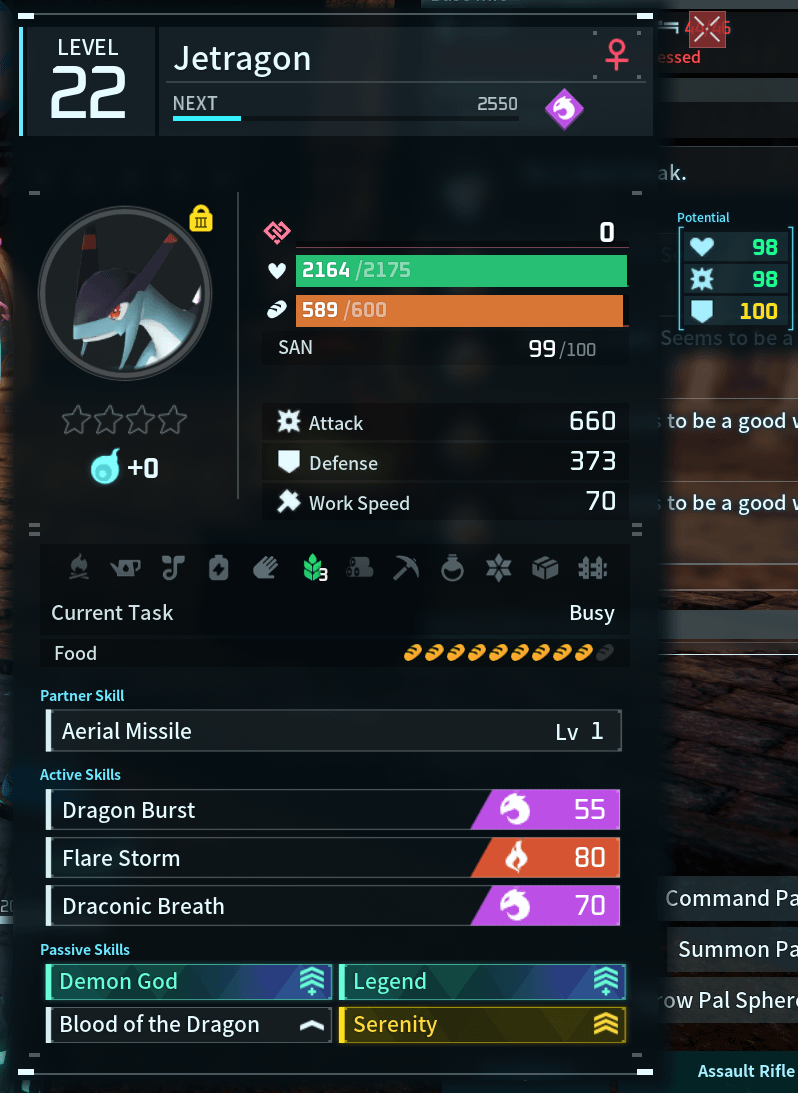
Task: Click the purple dragon element icon
Action: pos(565,109)
